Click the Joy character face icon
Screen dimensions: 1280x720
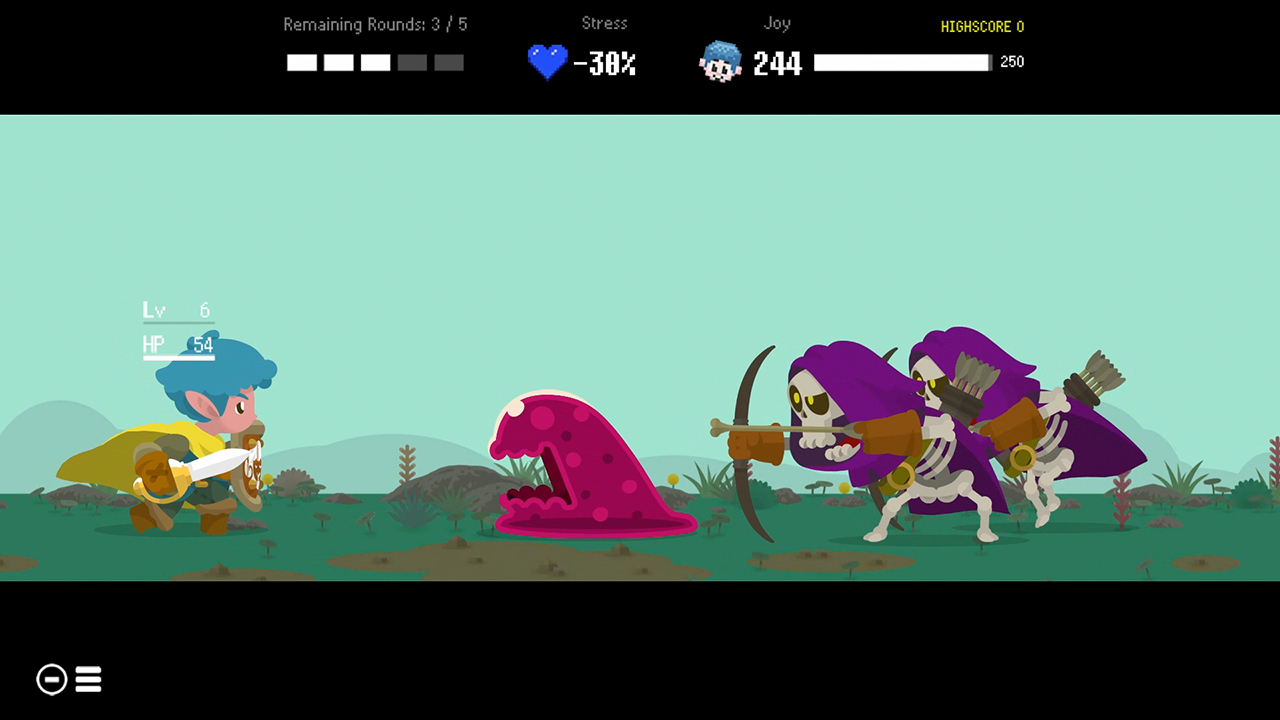(x=720, y=62)
